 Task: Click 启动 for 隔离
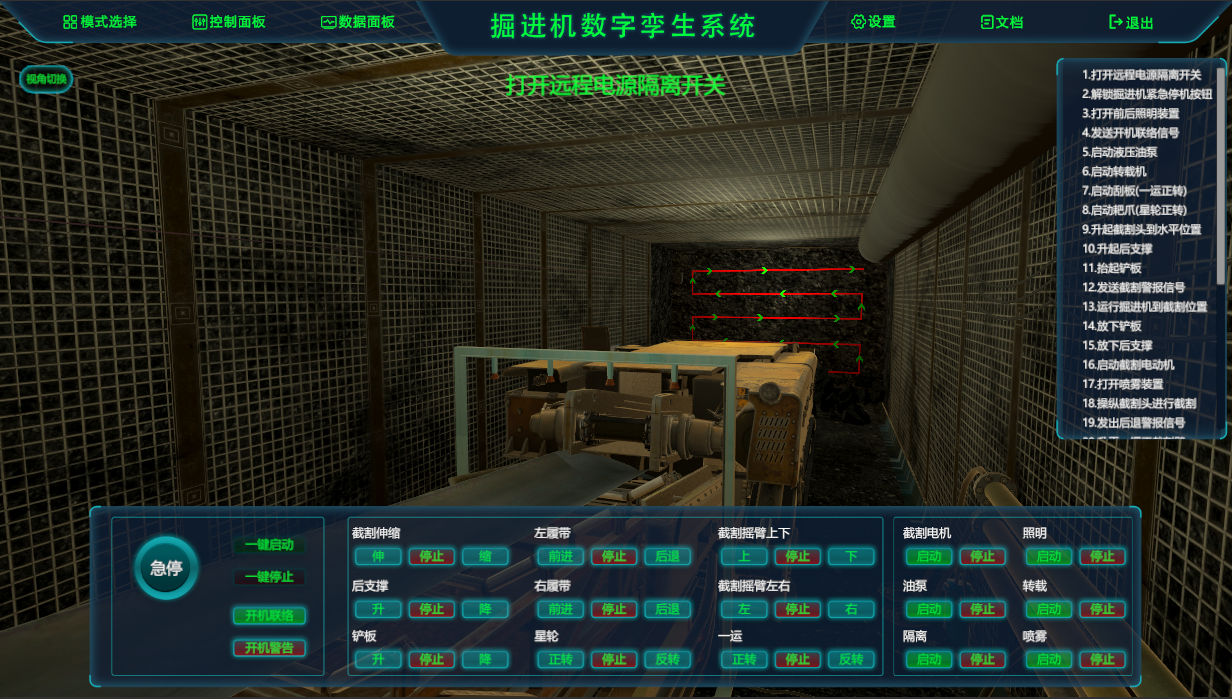tap(929, 660)
